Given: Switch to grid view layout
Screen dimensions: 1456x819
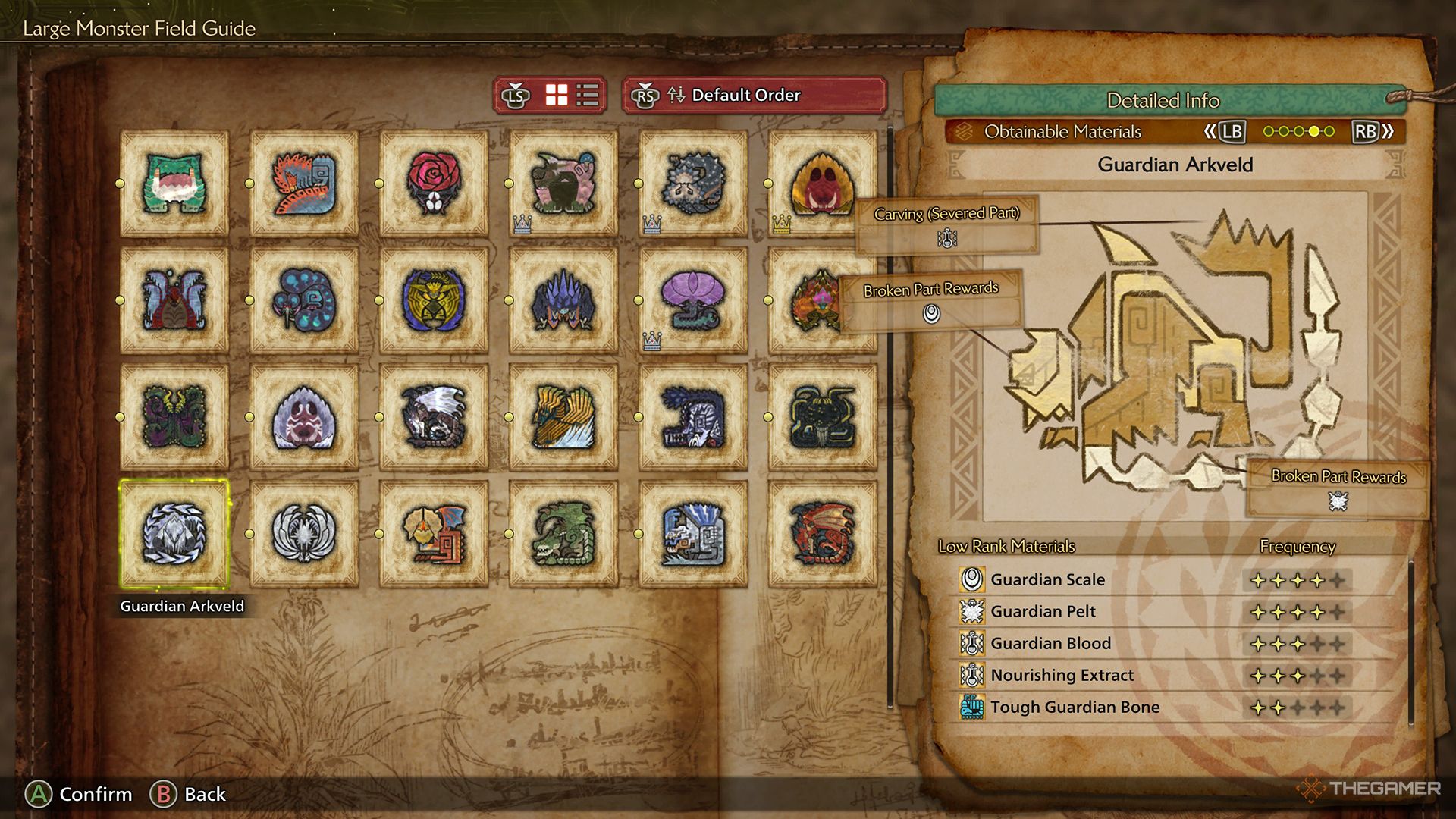Looking at the screenshot, I should (x=557, y=96).
